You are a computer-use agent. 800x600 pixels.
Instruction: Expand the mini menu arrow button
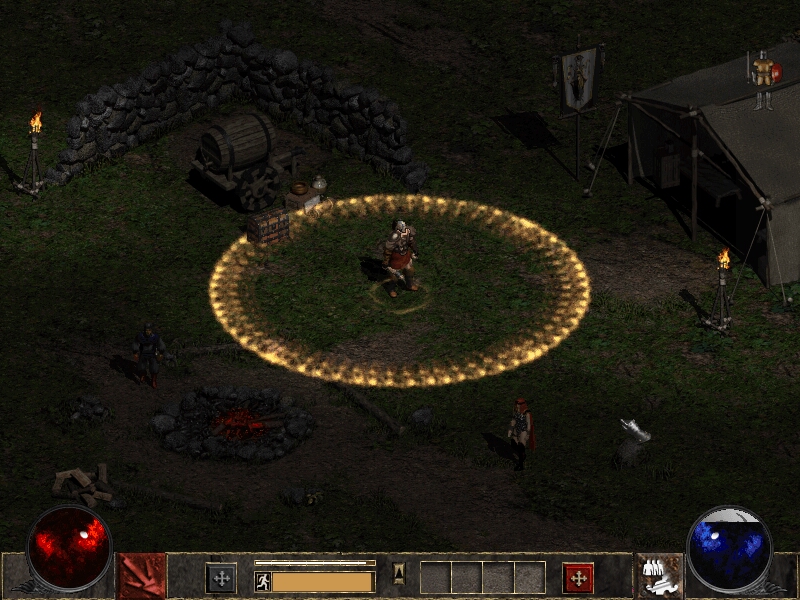coord(398,574)
